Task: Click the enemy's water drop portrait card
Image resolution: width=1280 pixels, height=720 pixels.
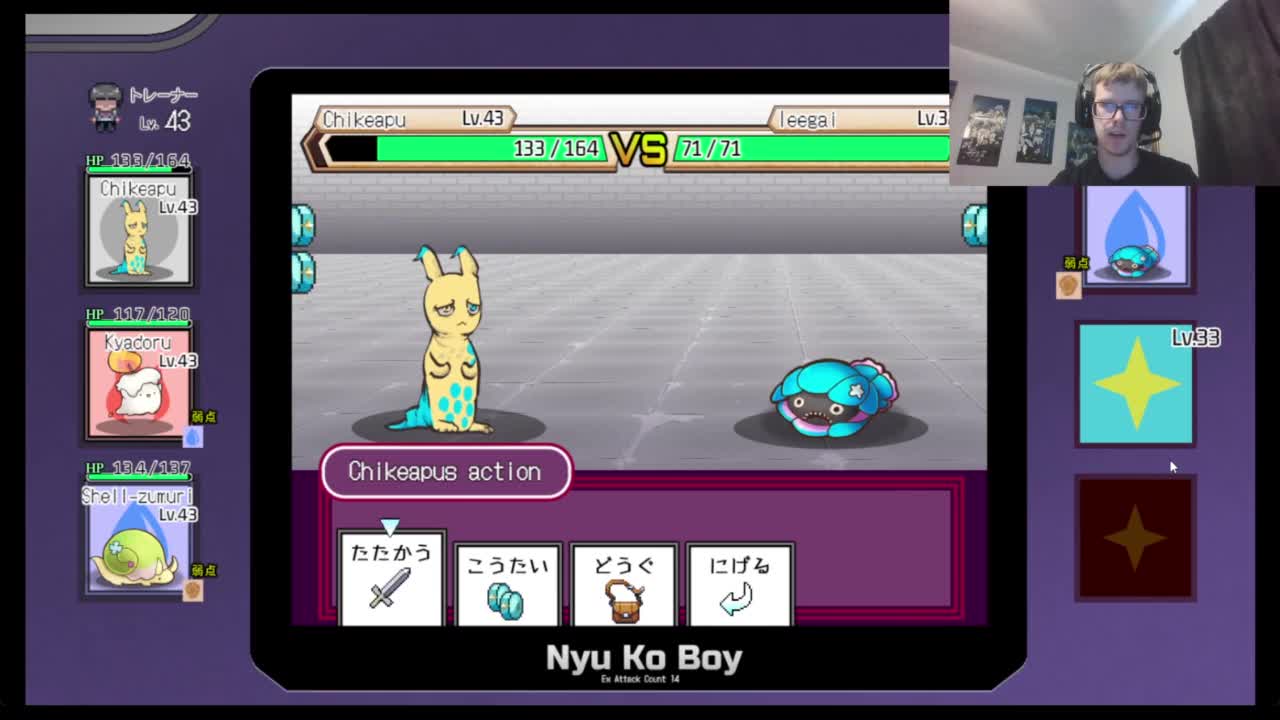Action: click(x=1137, y=236)
